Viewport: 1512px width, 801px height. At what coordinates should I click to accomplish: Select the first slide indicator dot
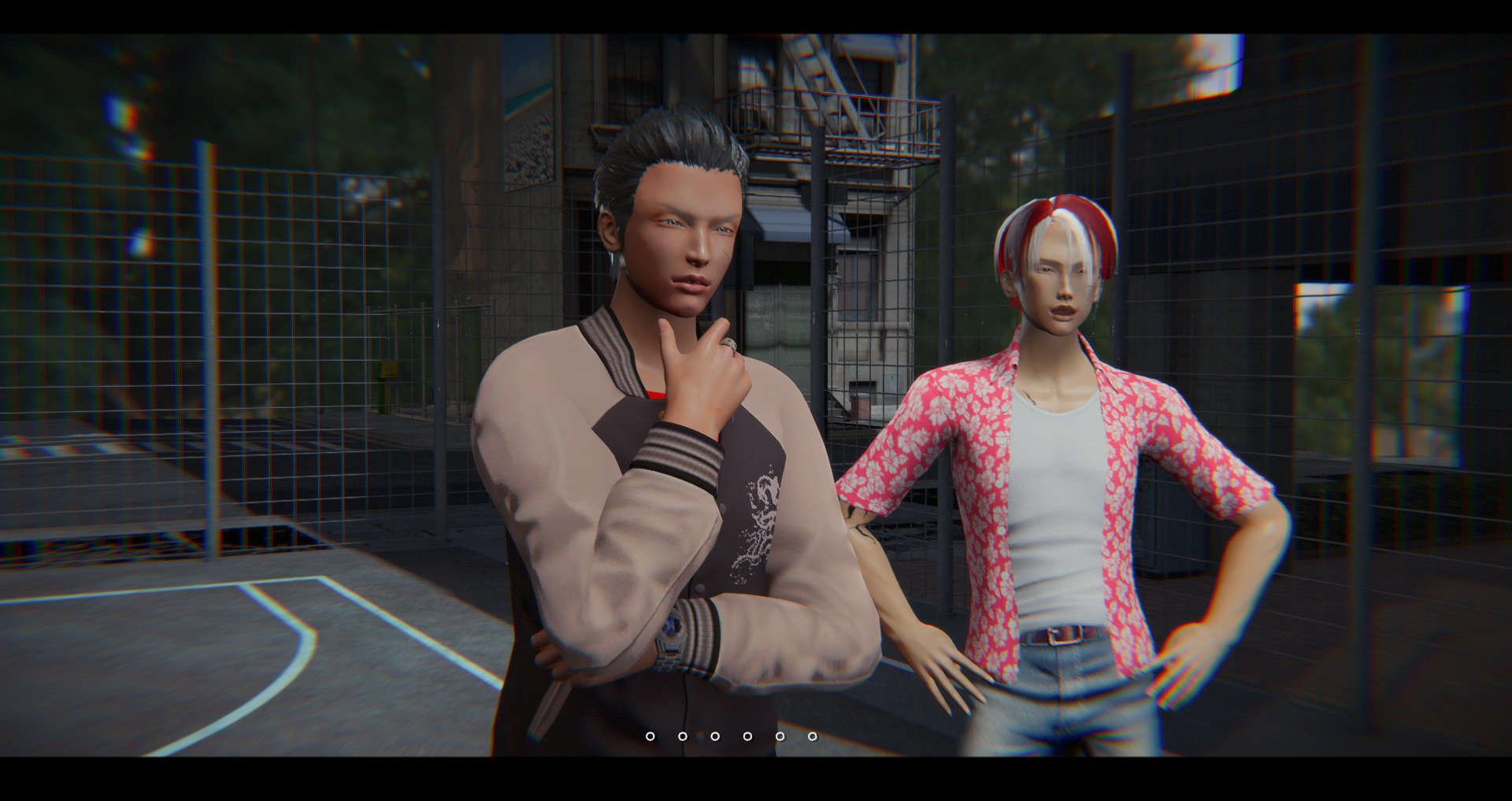(x=650, y=736)
